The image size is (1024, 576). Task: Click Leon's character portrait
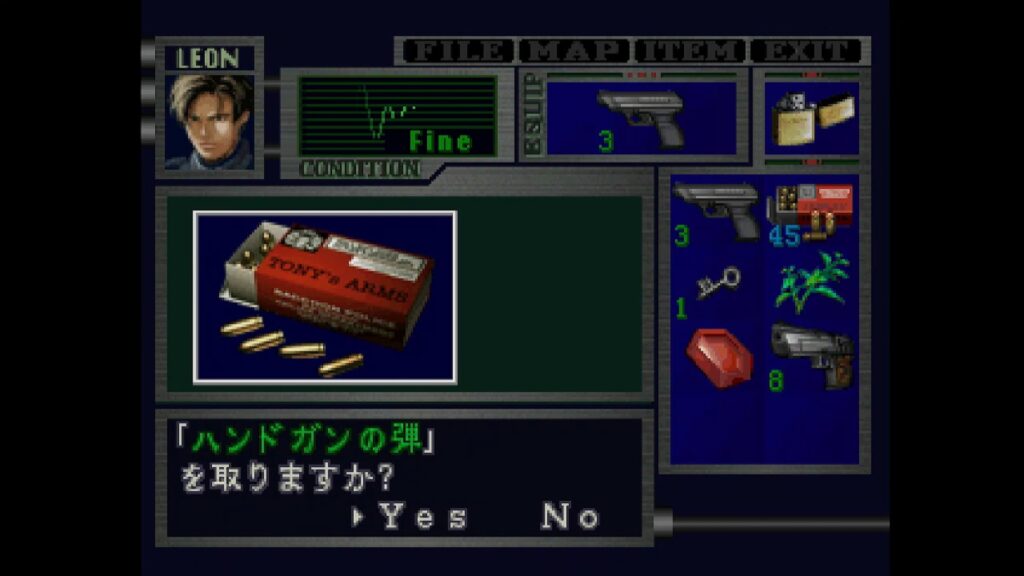(x=210, y=121)
